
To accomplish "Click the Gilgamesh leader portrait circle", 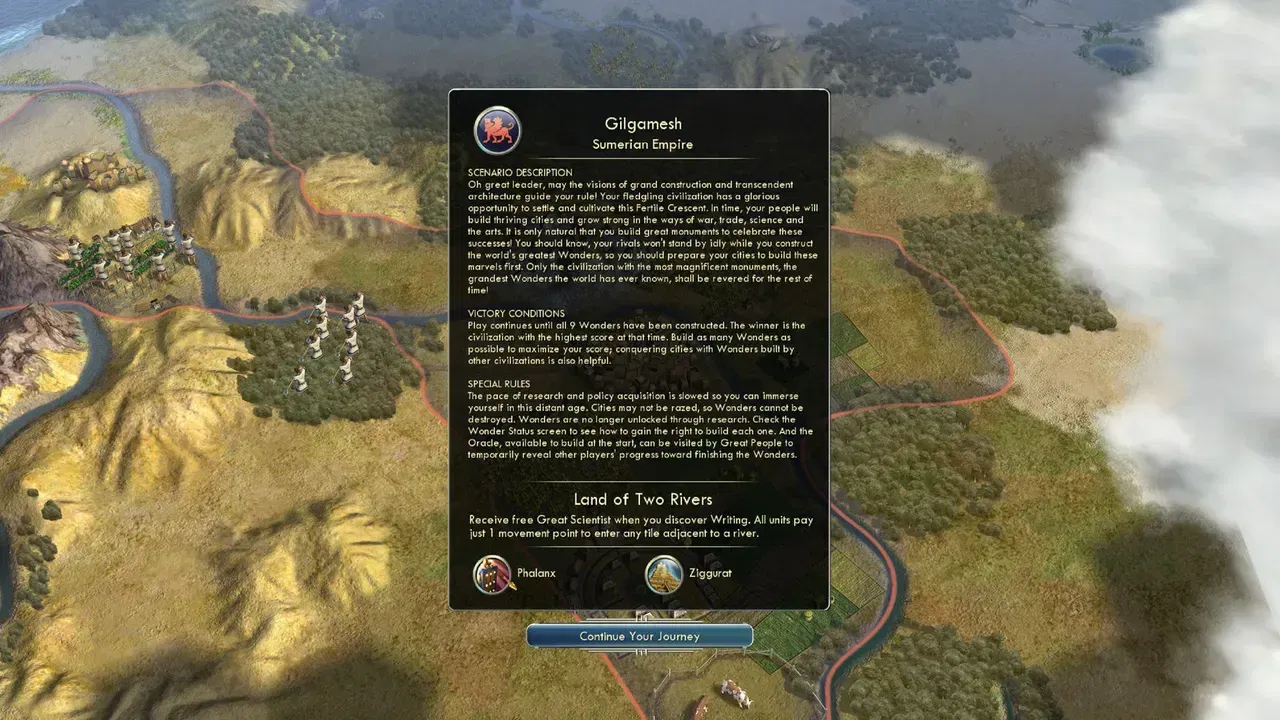I will coord(497,128).
